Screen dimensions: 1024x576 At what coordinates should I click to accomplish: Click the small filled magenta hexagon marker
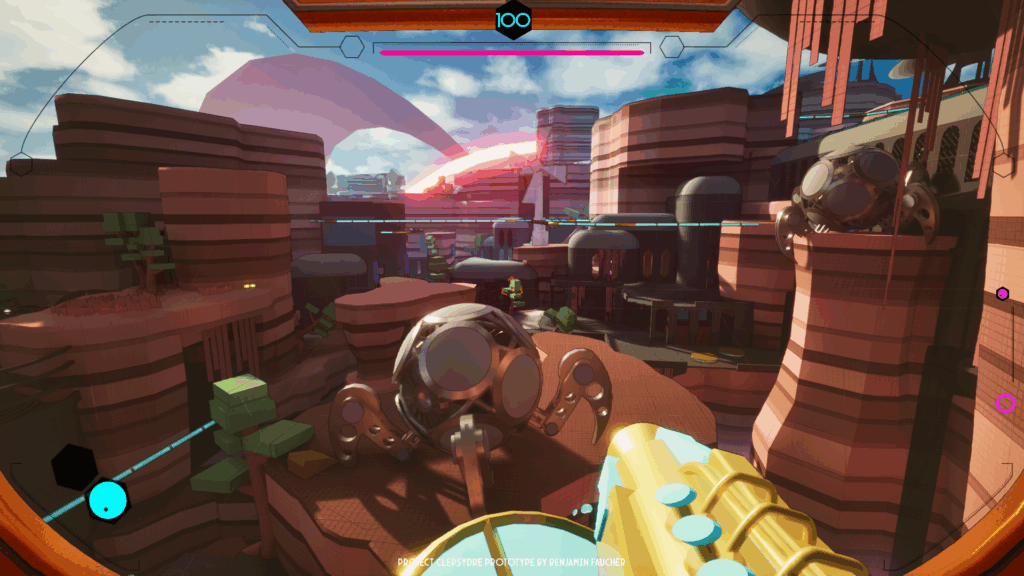[x=1002, y=293]
